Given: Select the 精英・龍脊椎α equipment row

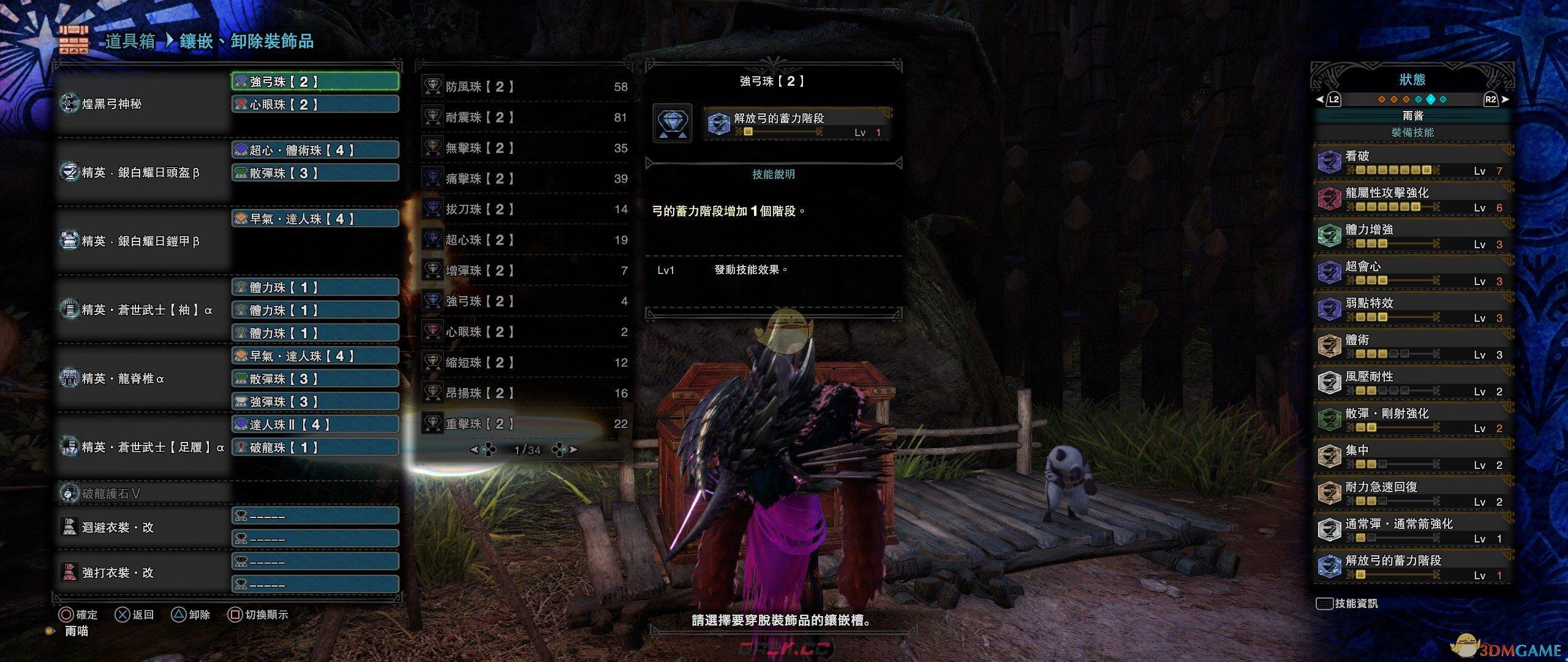Looking at the screenshot, I should (x=142, y=379).
